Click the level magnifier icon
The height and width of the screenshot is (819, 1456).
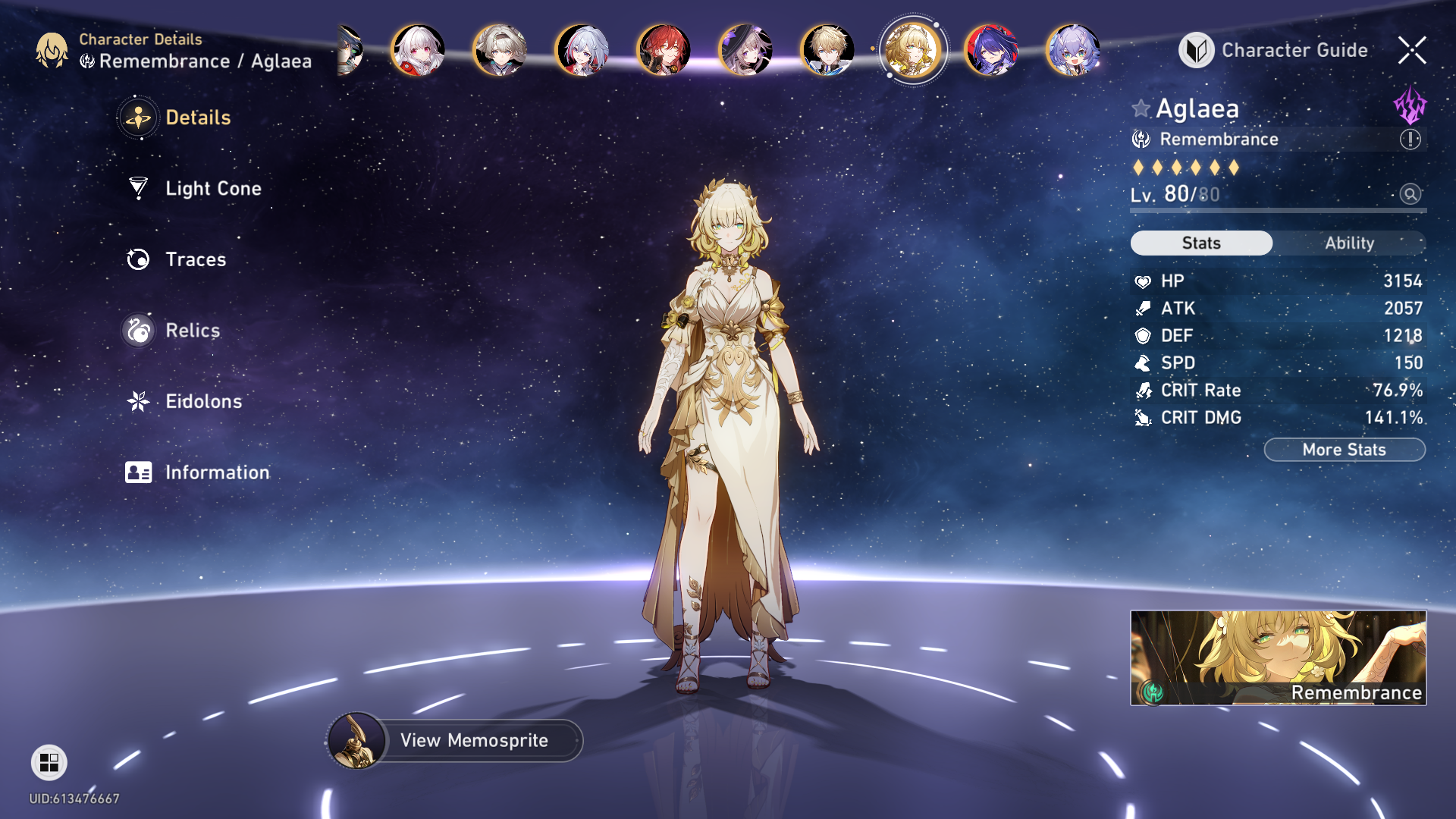[x=1410, y=194]
